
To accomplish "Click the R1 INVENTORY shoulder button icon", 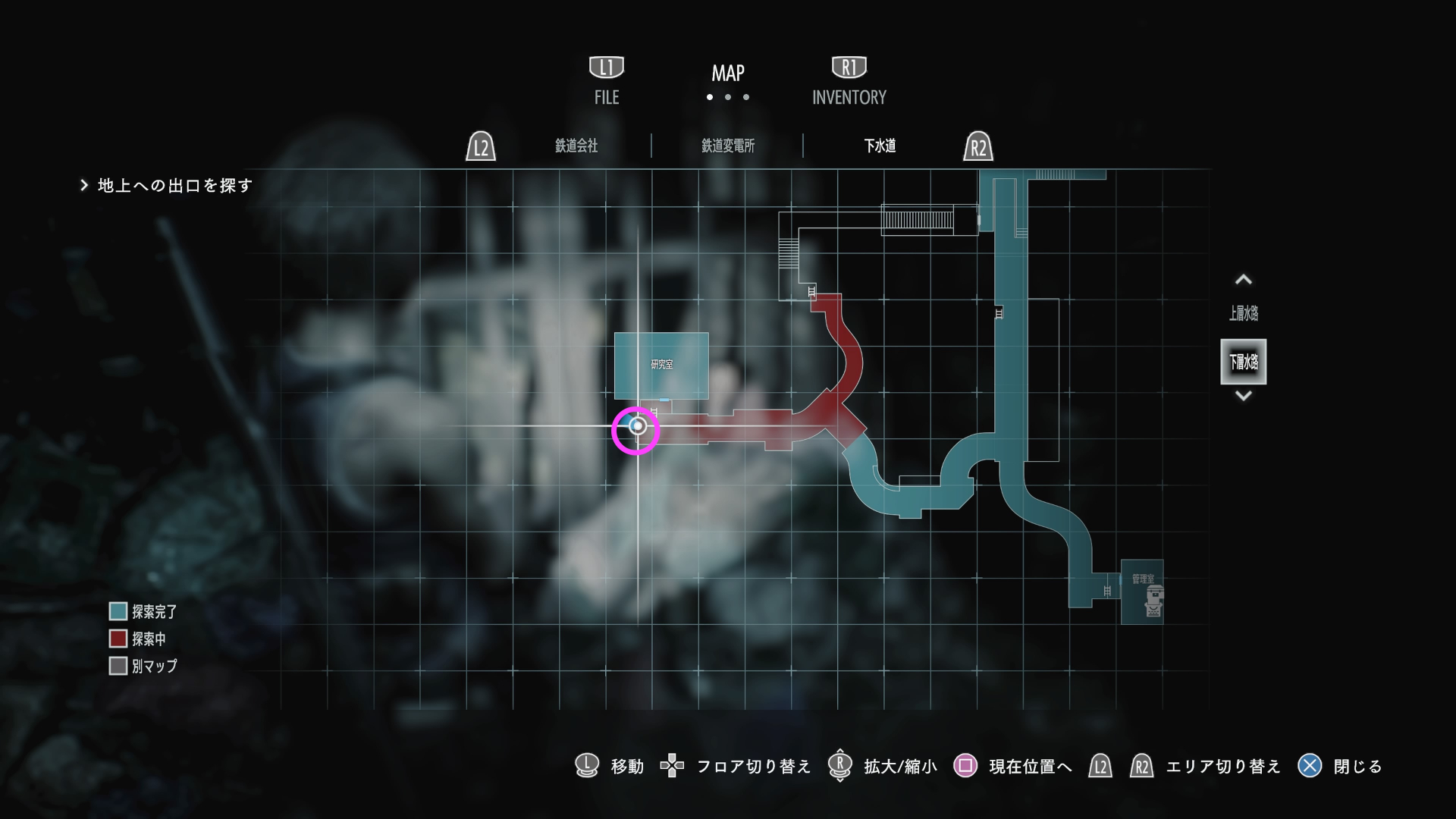I will point(849,67).
